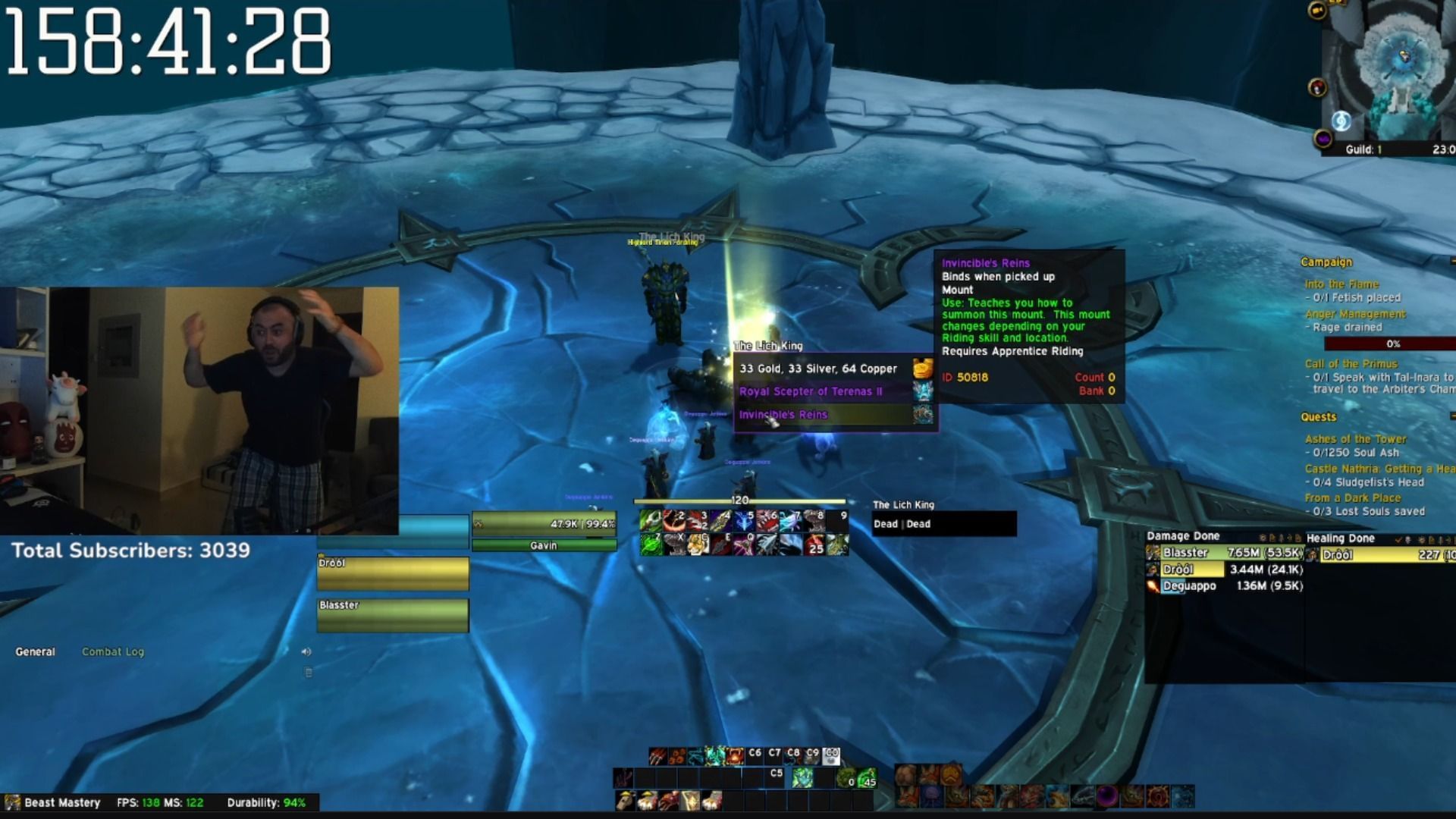Target party member Blasster's frame
This screenshot has height=819, width=1456.
(x=393, y=615)
